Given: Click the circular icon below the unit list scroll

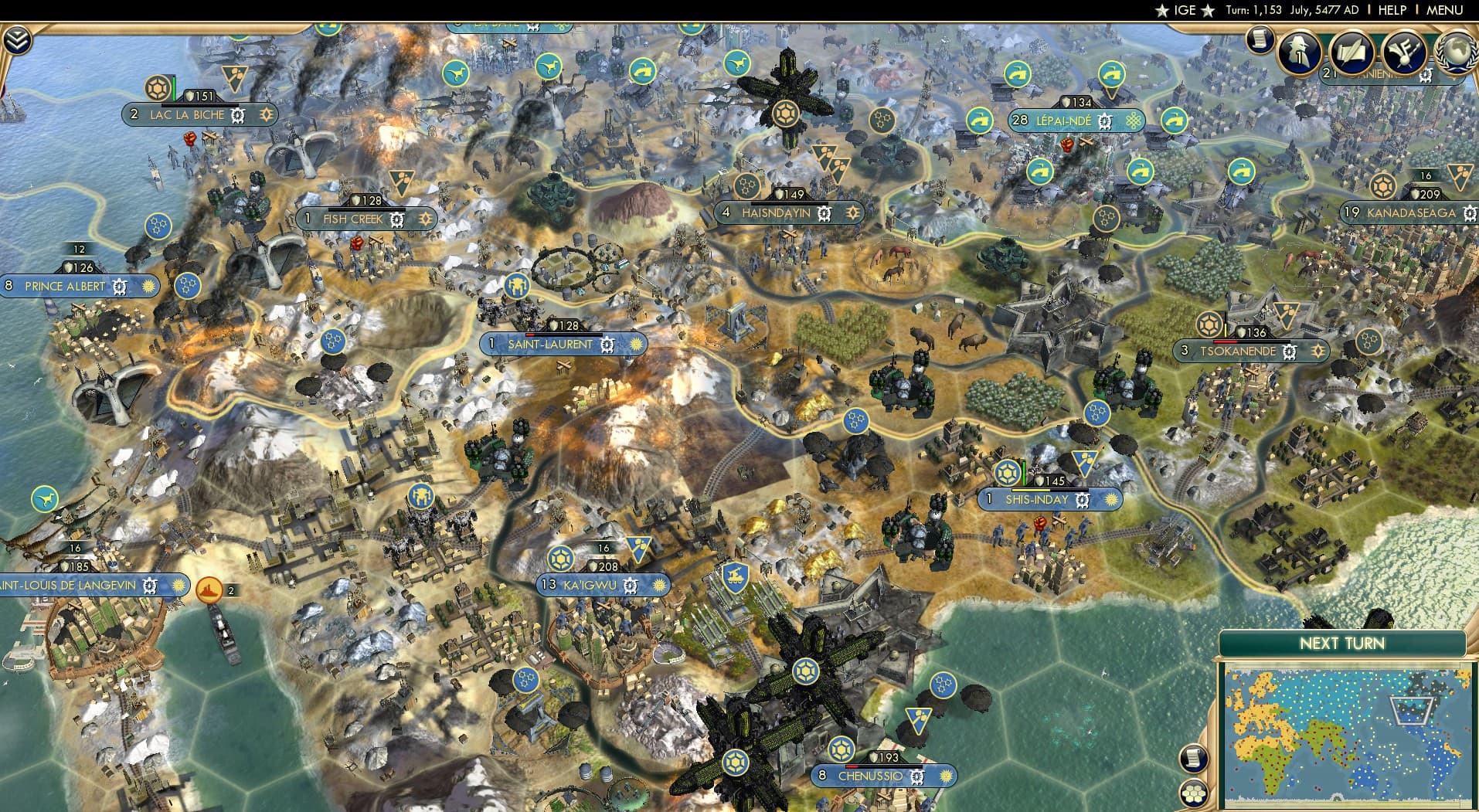Looking at the screenshot, I should [x=1192, y=794].
